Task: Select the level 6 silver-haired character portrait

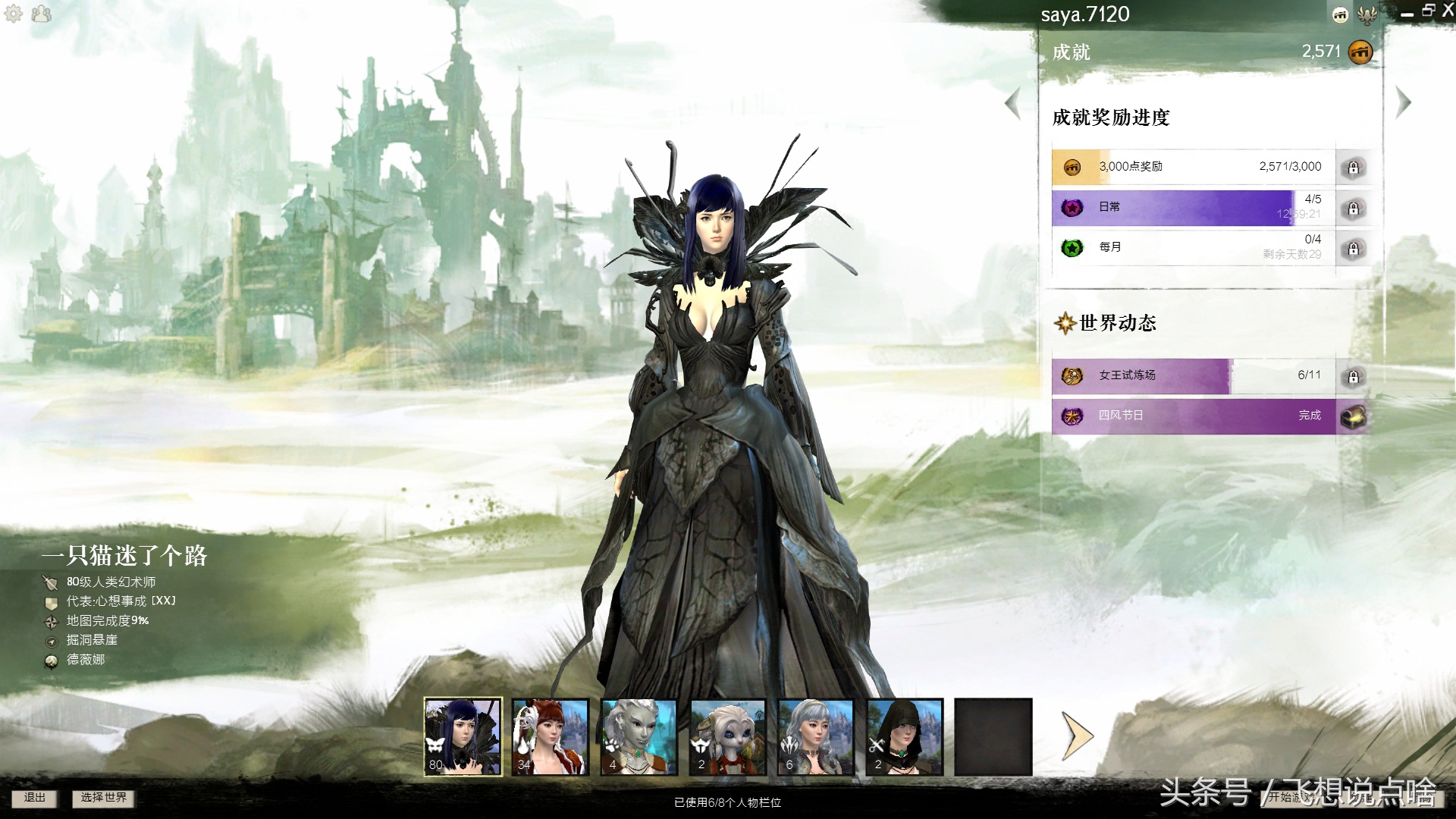Action: tap(816, 736)
